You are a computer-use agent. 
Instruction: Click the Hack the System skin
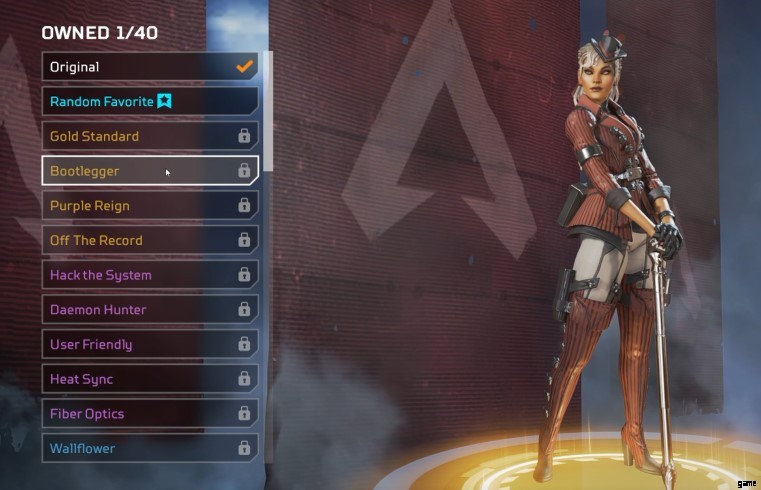150,275
